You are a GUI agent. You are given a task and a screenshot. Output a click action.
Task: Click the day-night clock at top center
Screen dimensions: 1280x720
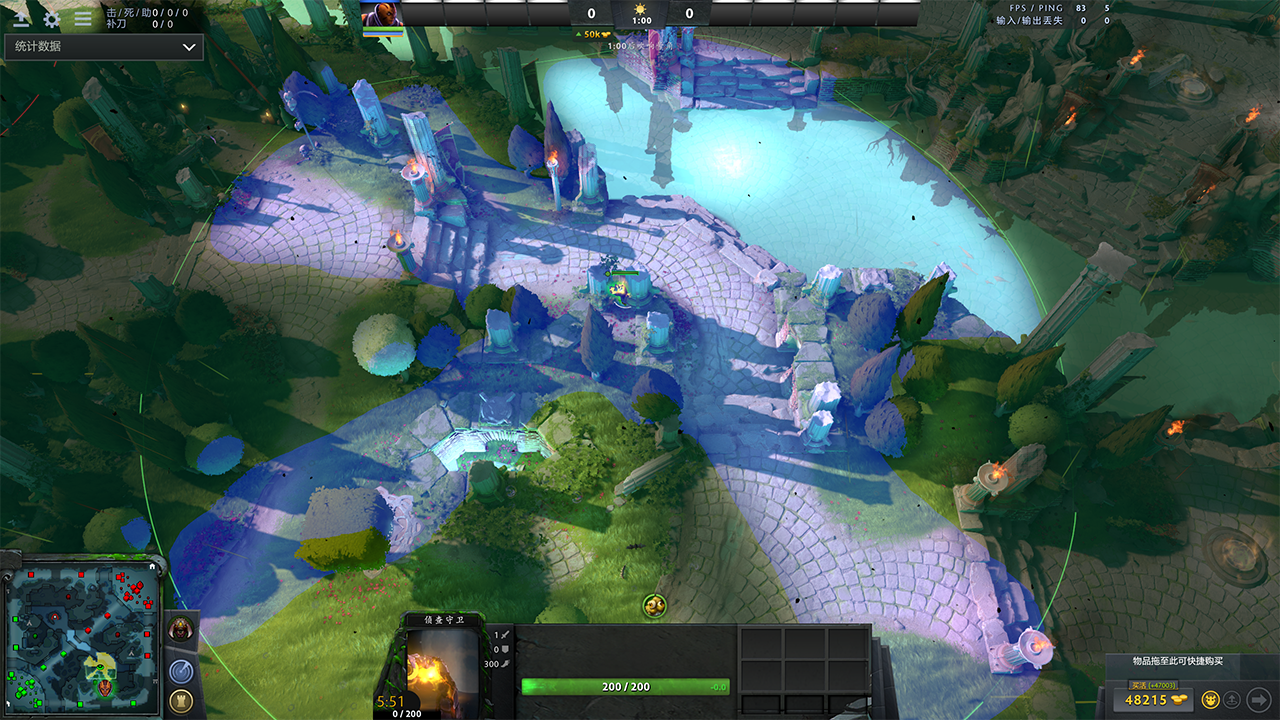(x=641, y=12)
